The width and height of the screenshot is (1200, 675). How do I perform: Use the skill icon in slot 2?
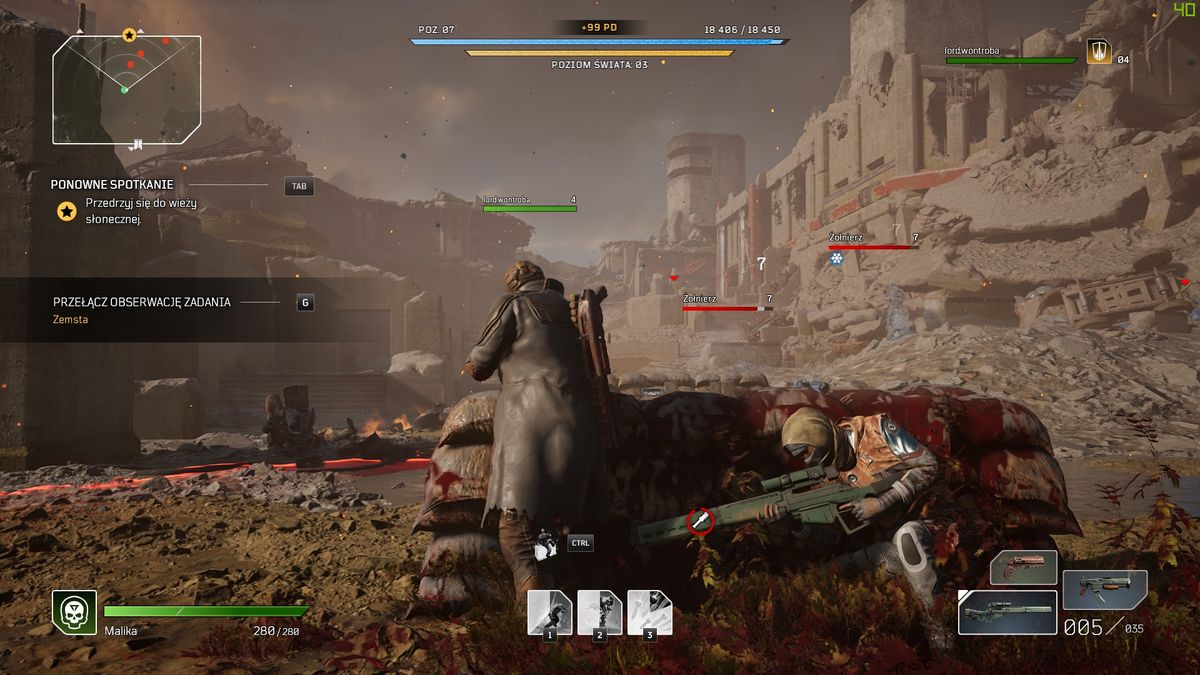click(x=599, y=611)
